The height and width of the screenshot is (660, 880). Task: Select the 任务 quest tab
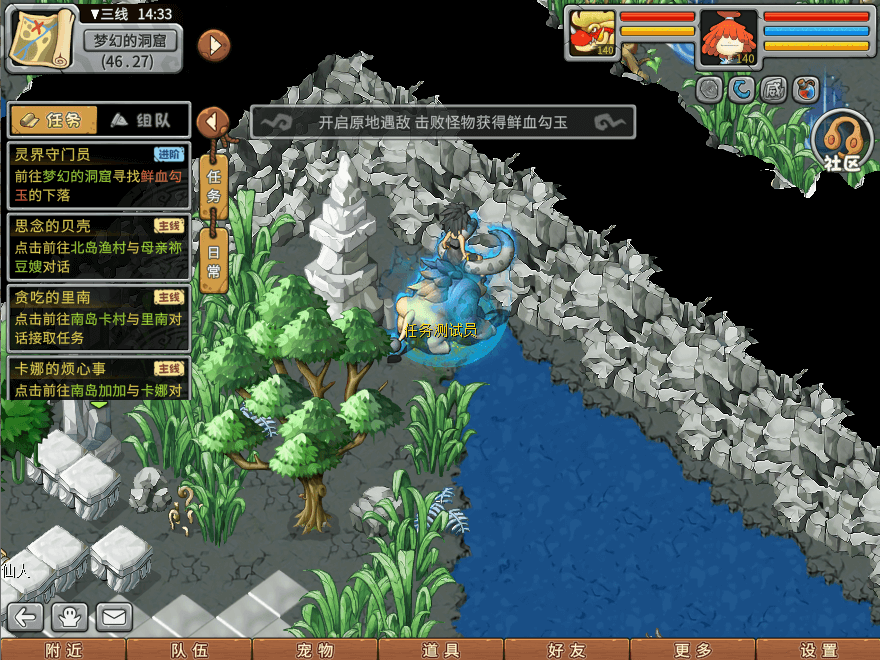pos(54,120)
